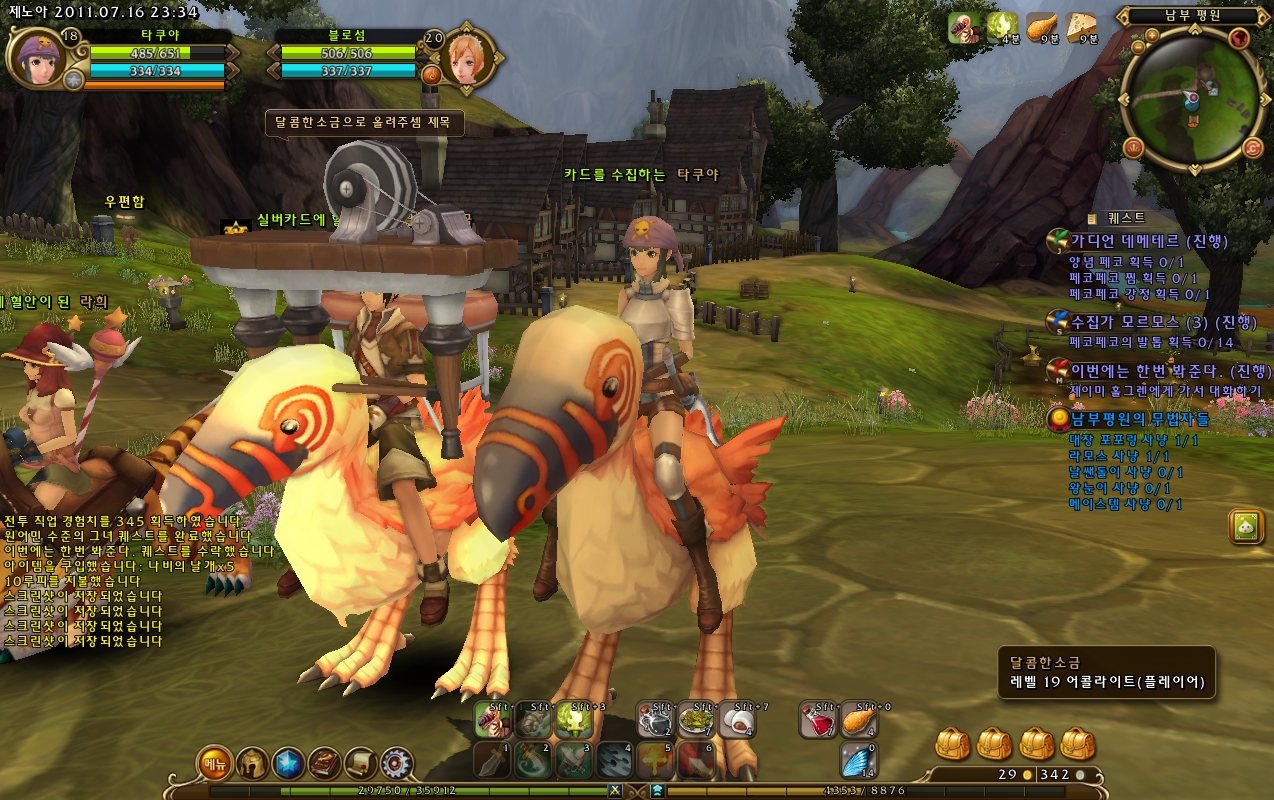Click the circular minimap of 남부 평원

click(1192, 98)
